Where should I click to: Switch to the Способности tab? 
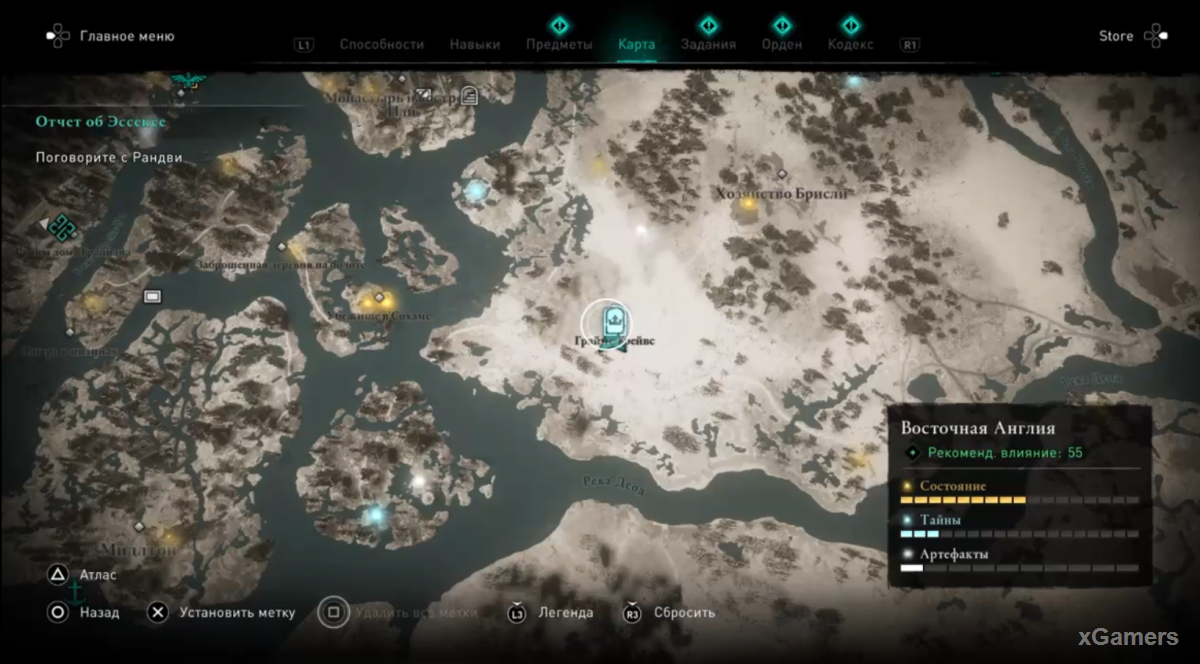381,44
